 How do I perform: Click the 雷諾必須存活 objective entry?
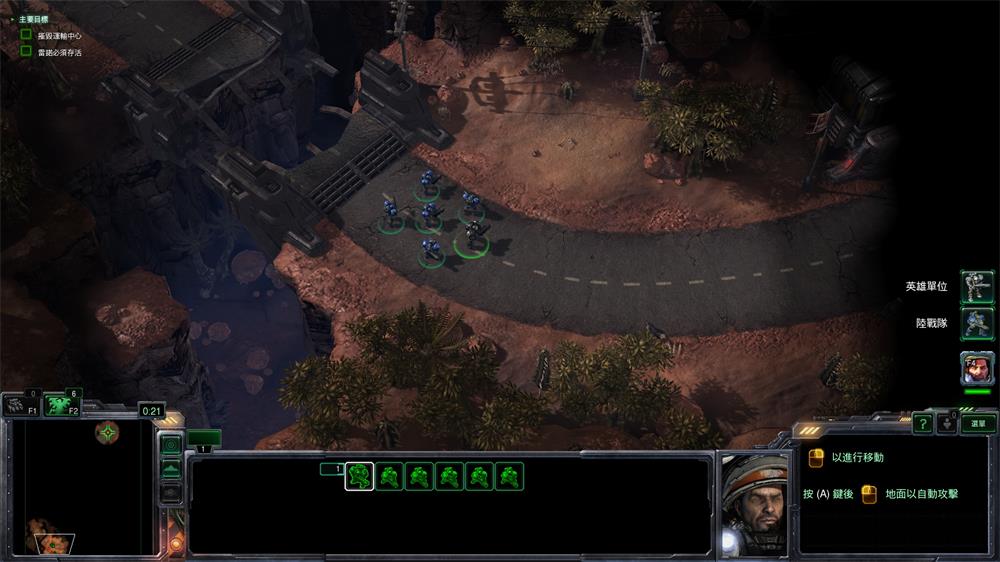(61, 52)
